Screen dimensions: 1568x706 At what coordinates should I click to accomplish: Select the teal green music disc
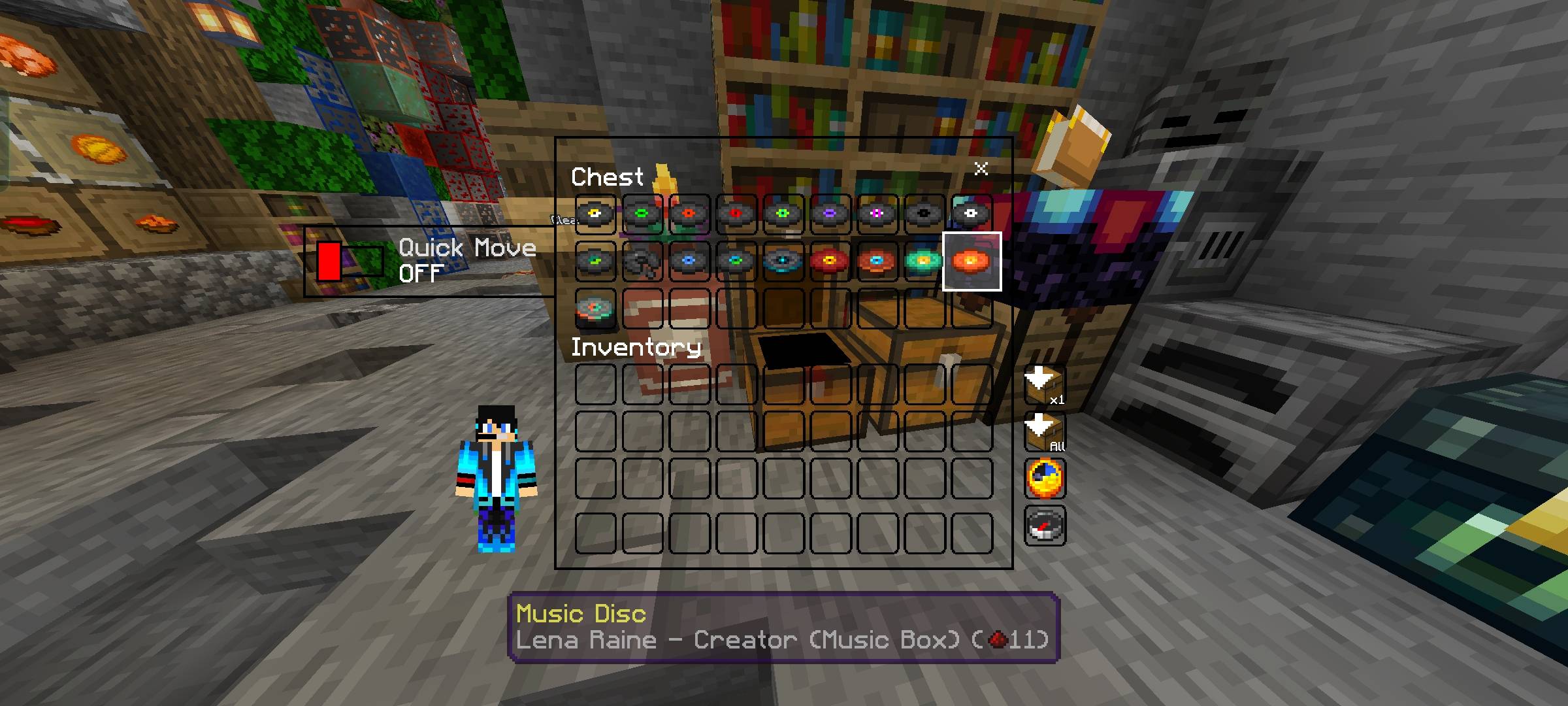pos(924,261)
